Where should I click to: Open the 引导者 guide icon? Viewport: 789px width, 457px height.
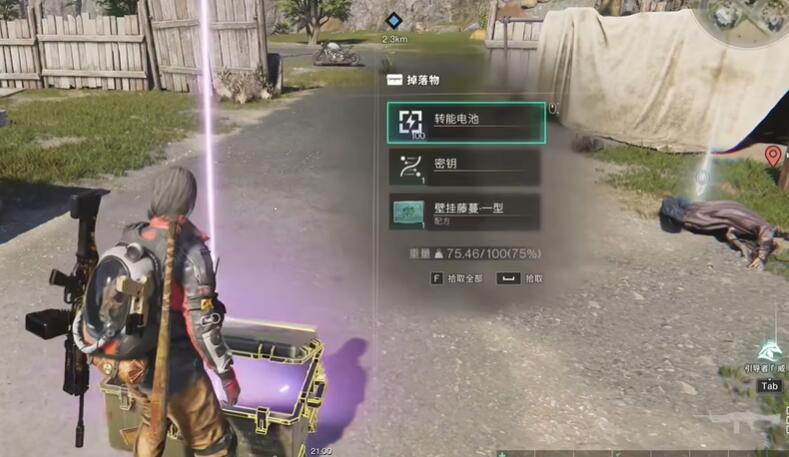click(769, 351)
